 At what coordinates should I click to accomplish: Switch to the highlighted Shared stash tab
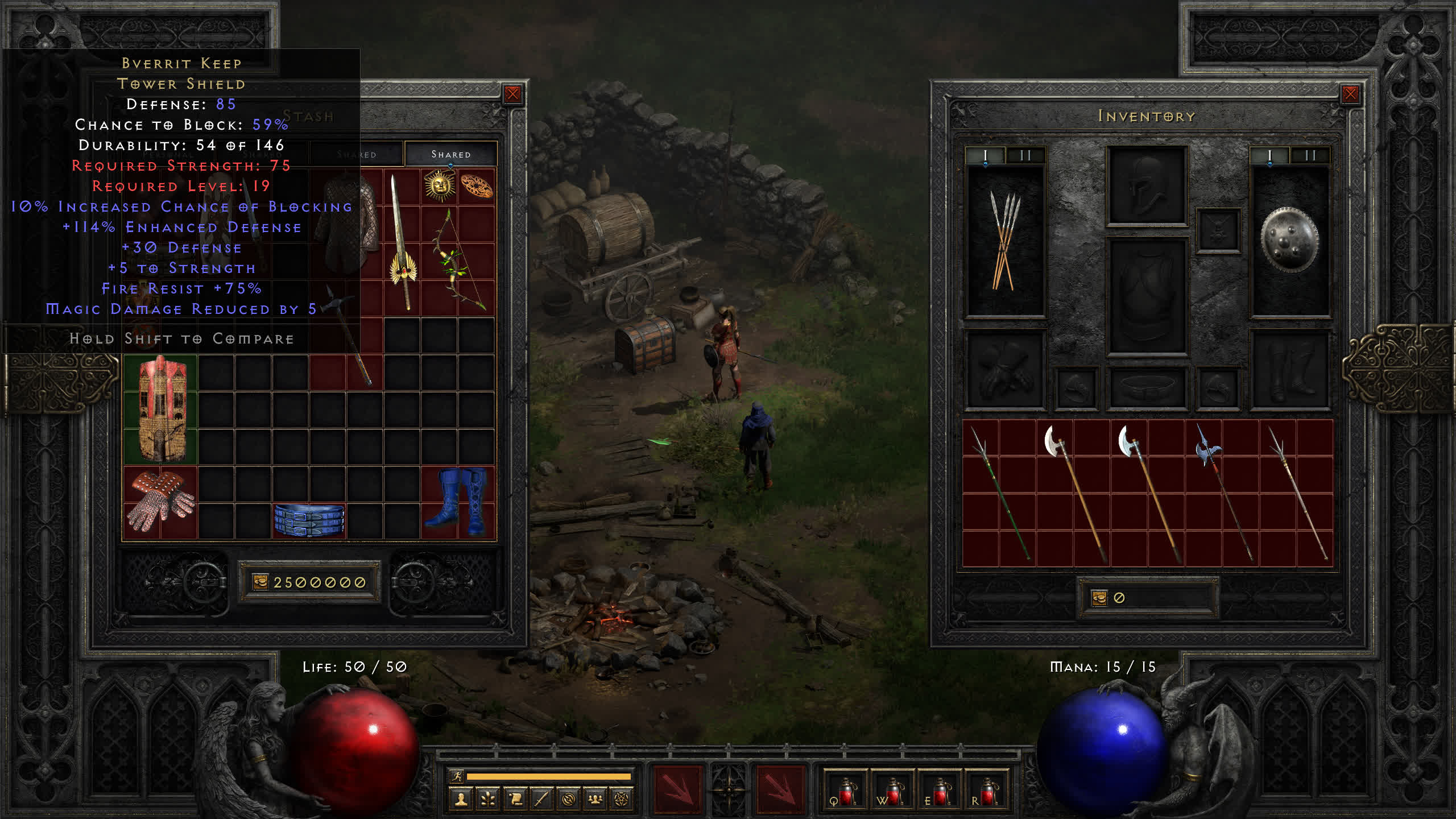coord(450,154)
